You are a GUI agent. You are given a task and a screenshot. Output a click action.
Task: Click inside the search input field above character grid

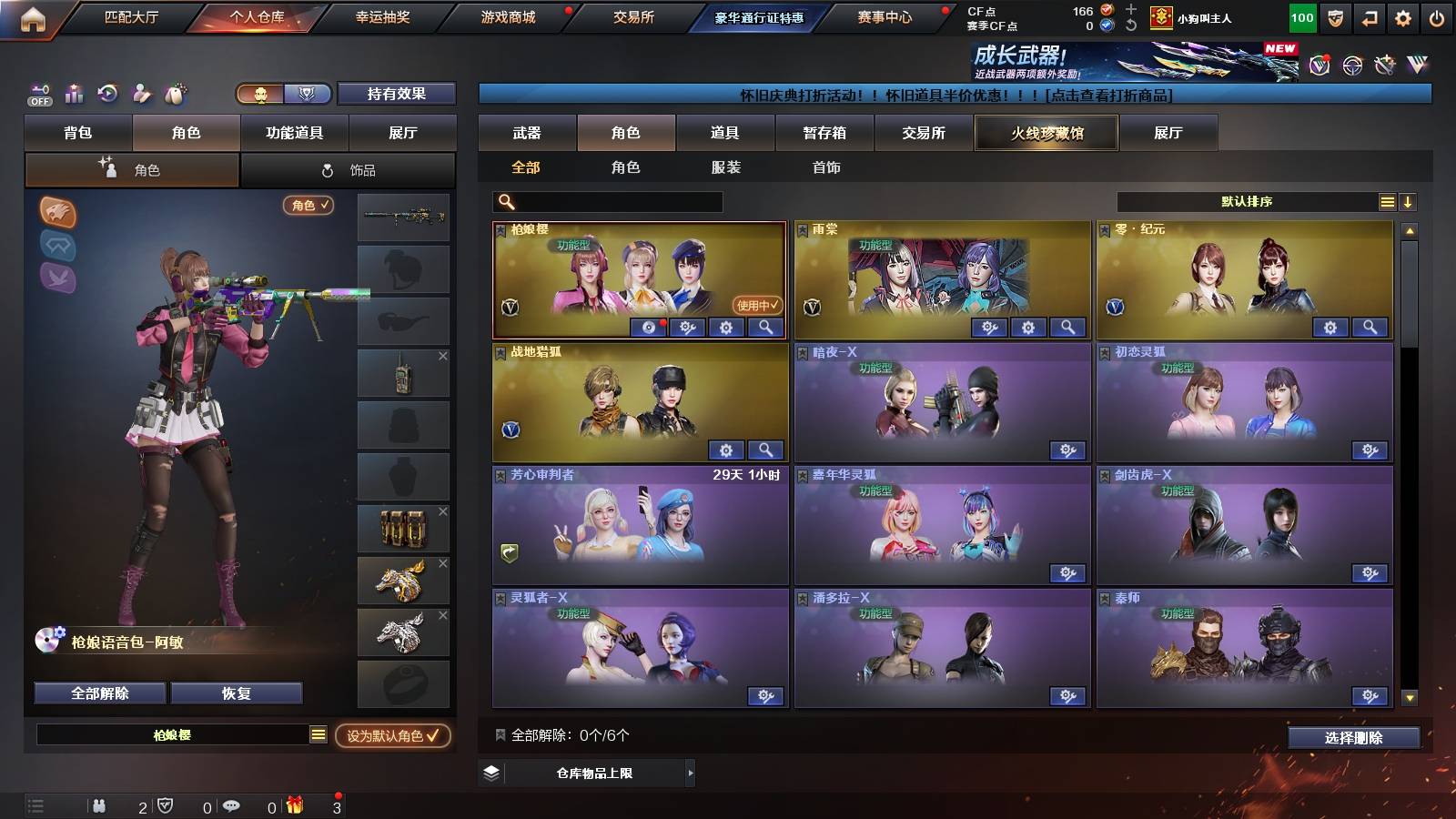click(610, 201)
